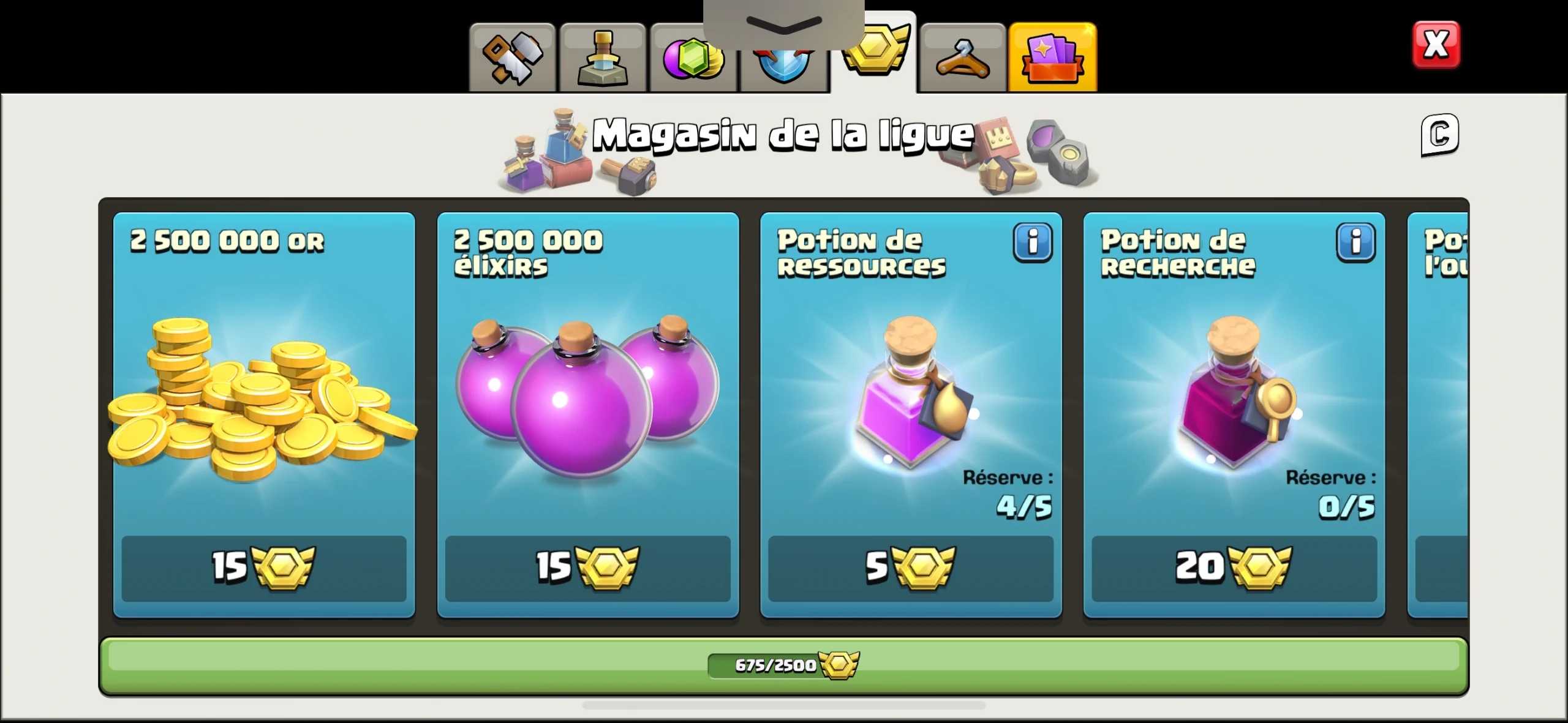The width and height of the screenshot is (1568, 723).
Task: Buy 2 500 000 Or for 15 medals
Action: point(263,569)
